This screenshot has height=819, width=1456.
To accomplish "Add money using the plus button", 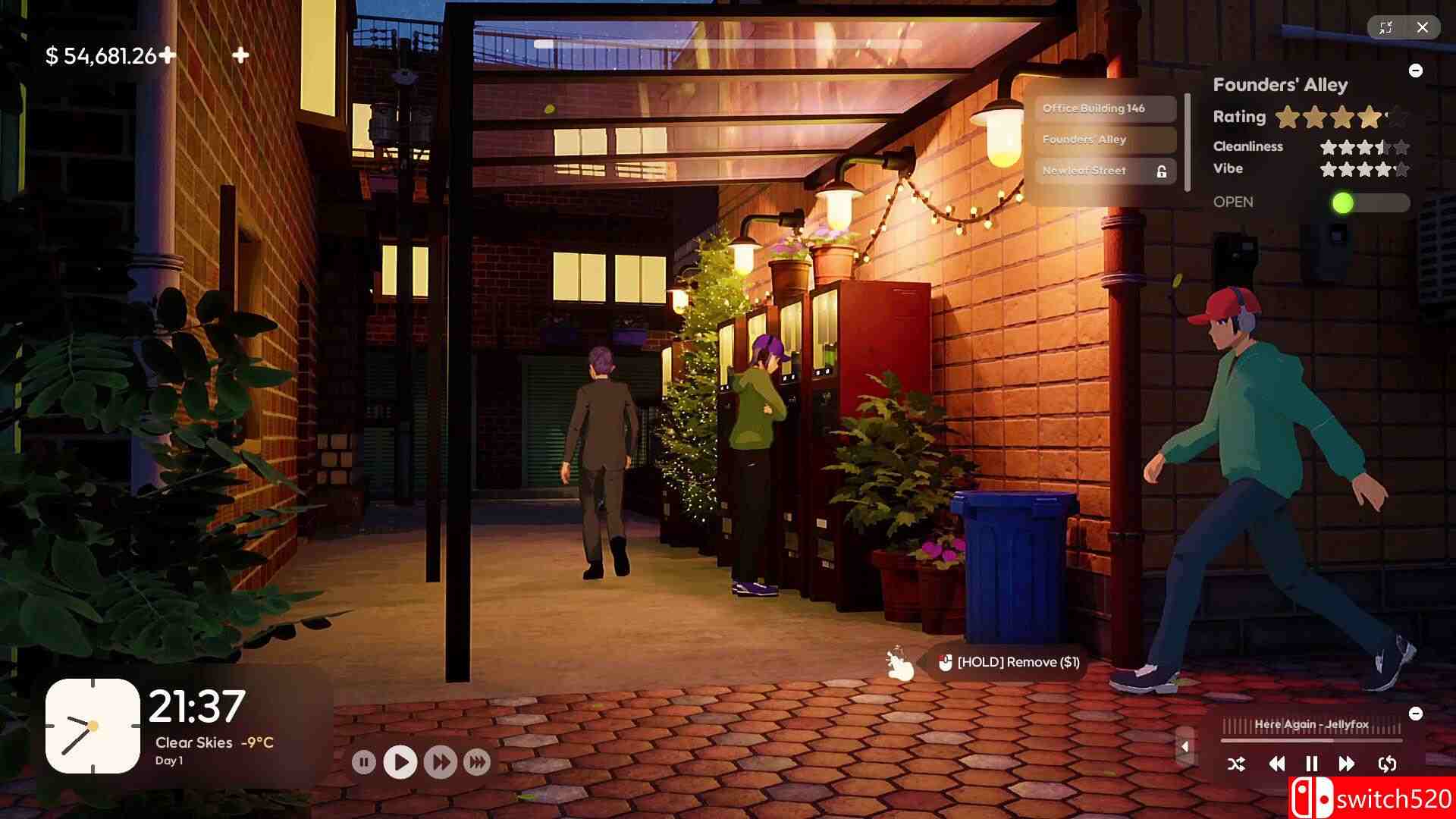I will [x=169, y=54].
